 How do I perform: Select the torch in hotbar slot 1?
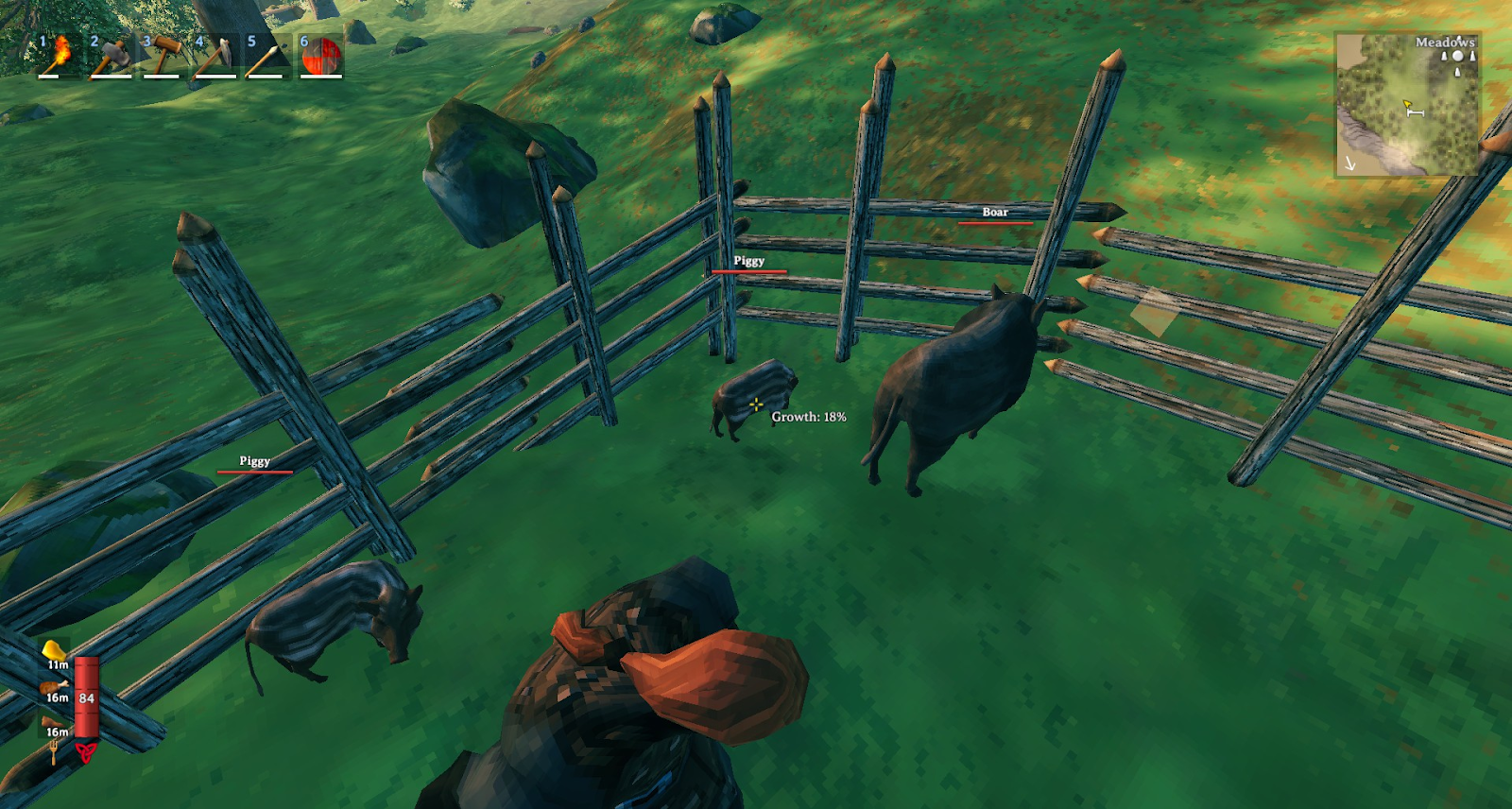(x=57, y=55)
